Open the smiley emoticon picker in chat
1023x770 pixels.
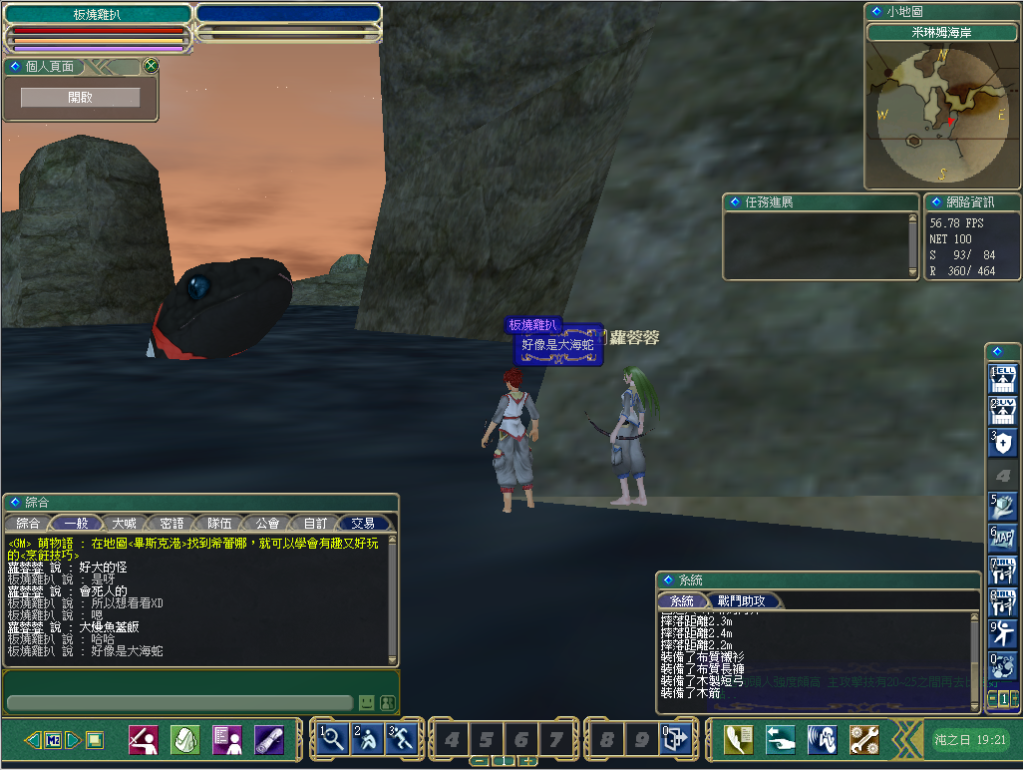(x=367, y=703)
